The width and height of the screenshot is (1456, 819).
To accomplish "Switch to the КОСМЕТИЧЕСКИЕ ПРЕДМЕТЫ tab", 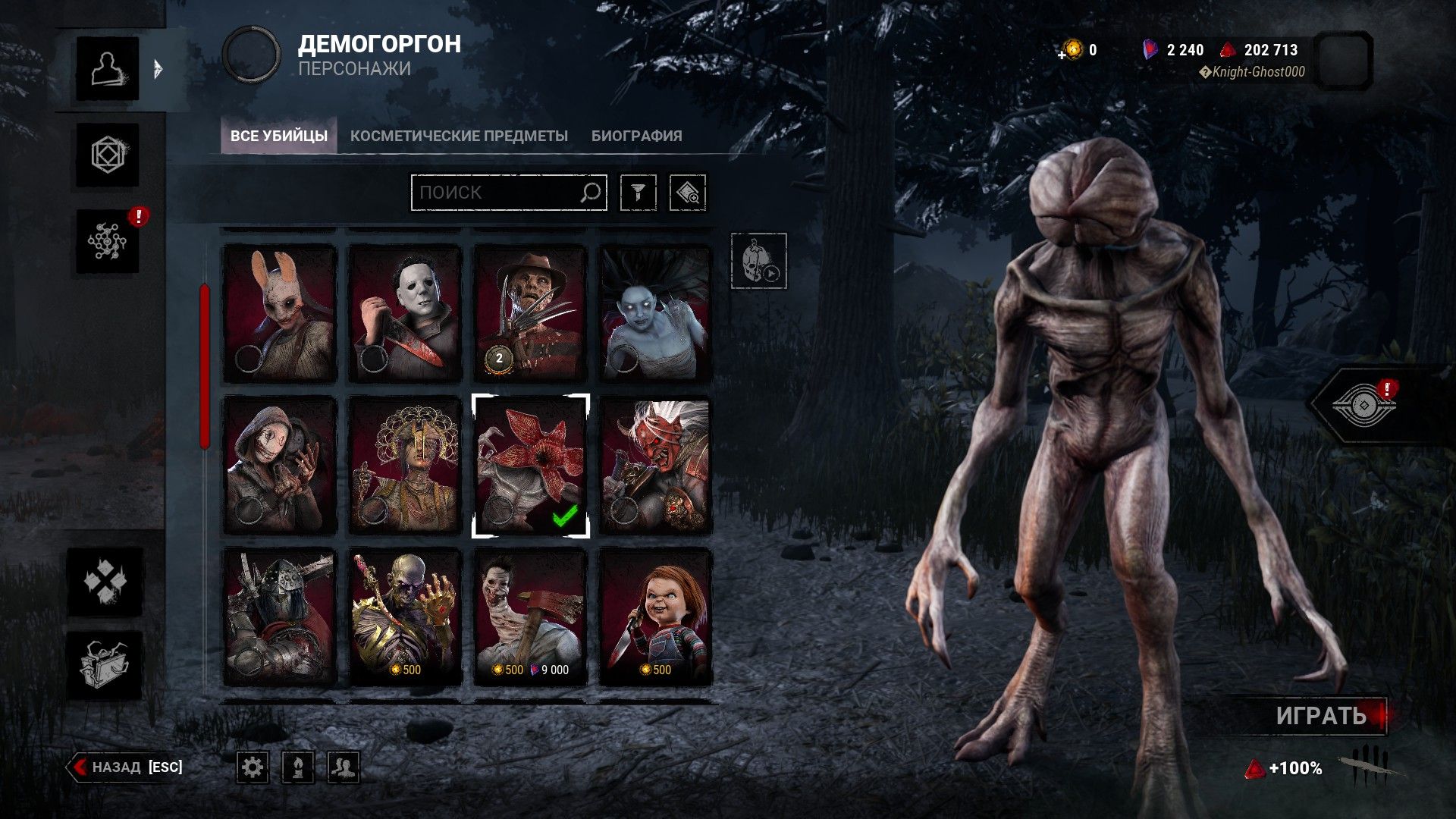I will tap(458, 135).
